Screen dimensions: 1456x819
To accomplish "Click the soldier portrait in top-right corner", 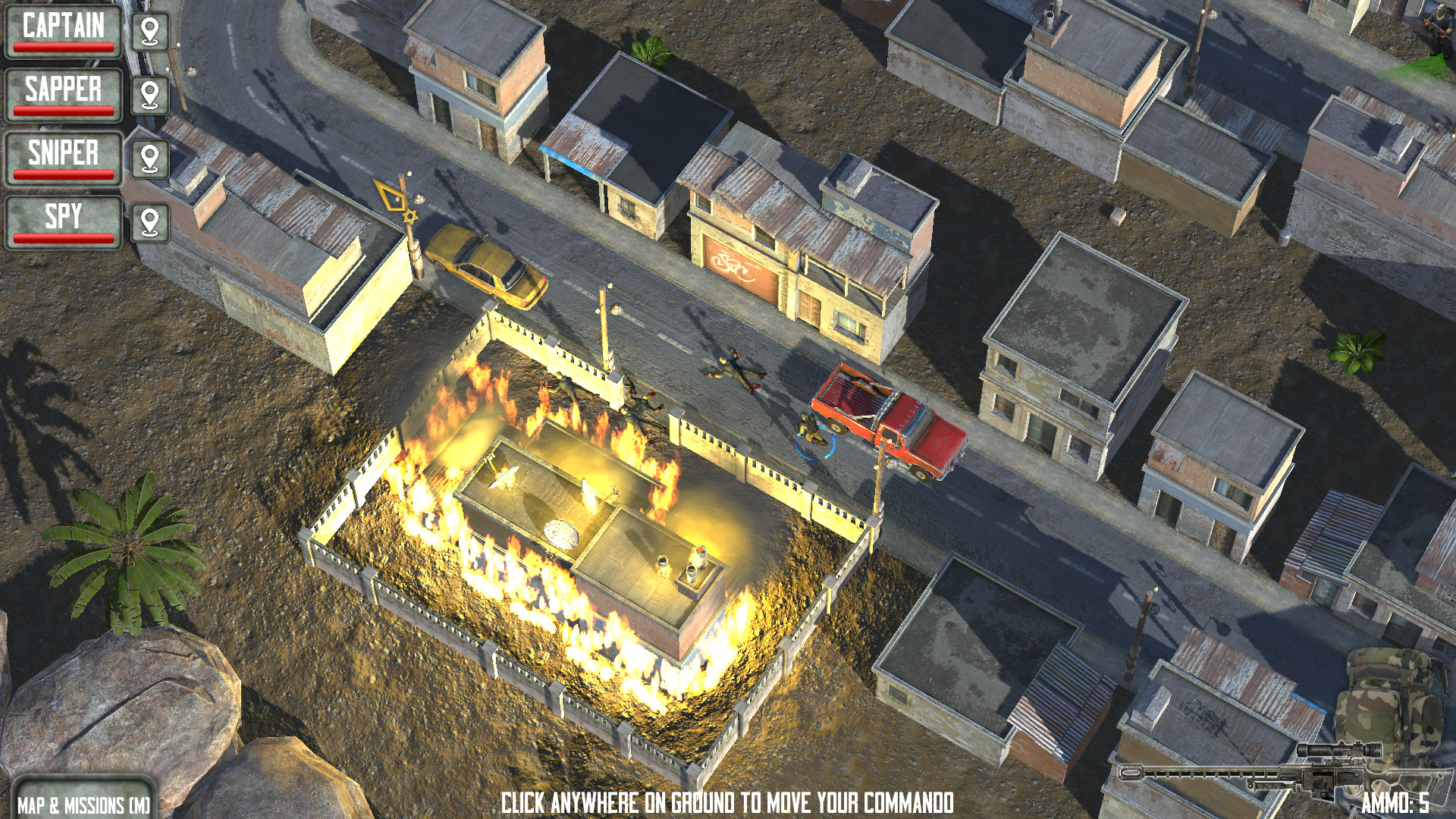I will point(1436,30).
